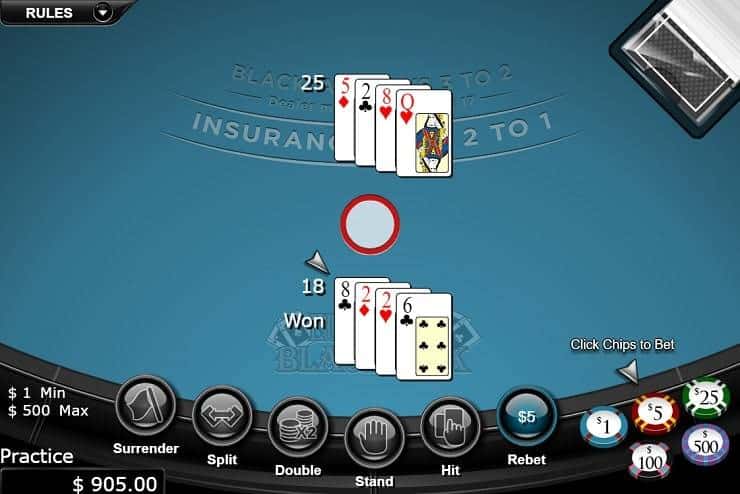
Task: Click the Stand hand button
Action: 374,437
